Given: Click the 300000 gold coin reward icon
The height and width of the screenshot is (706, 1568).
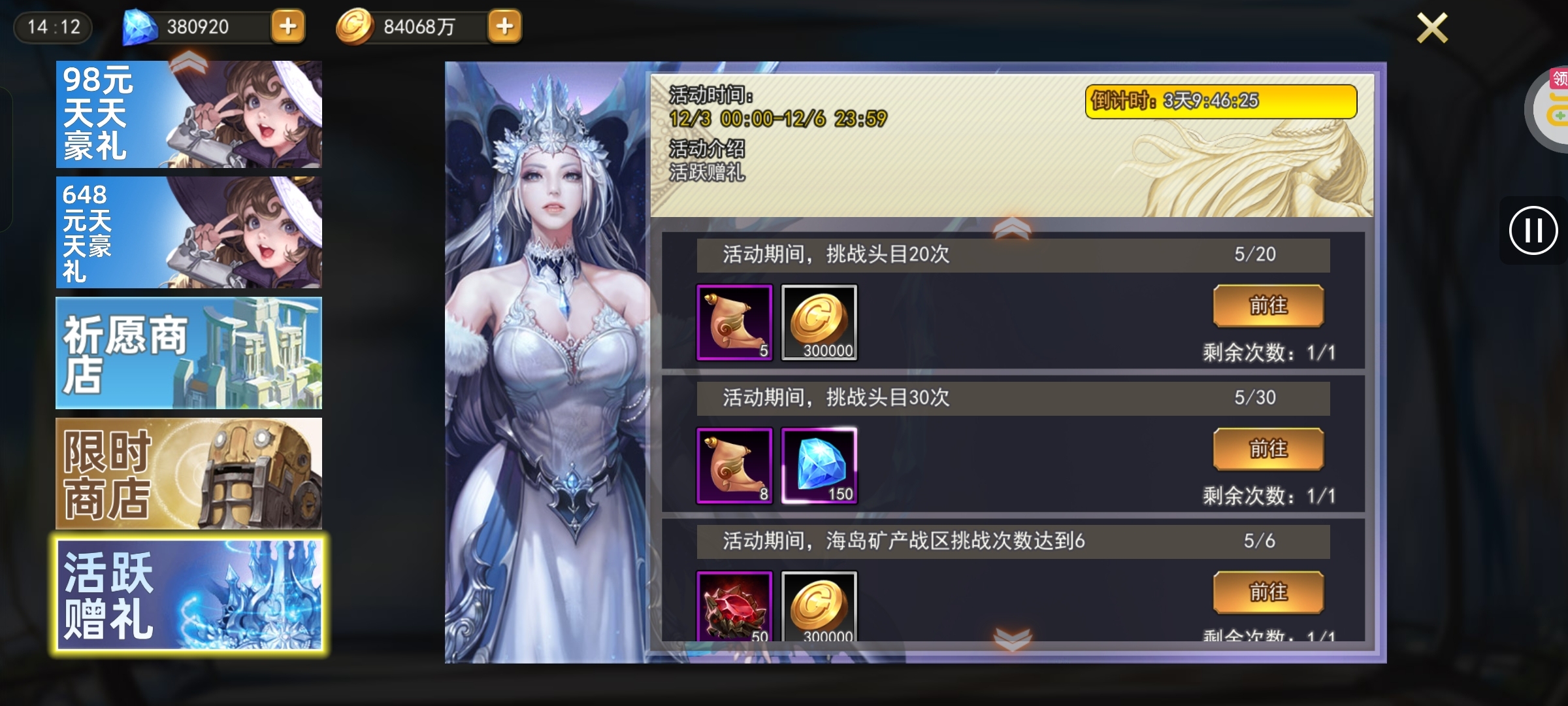Looking at the screenshot, I should pos(821,322).
